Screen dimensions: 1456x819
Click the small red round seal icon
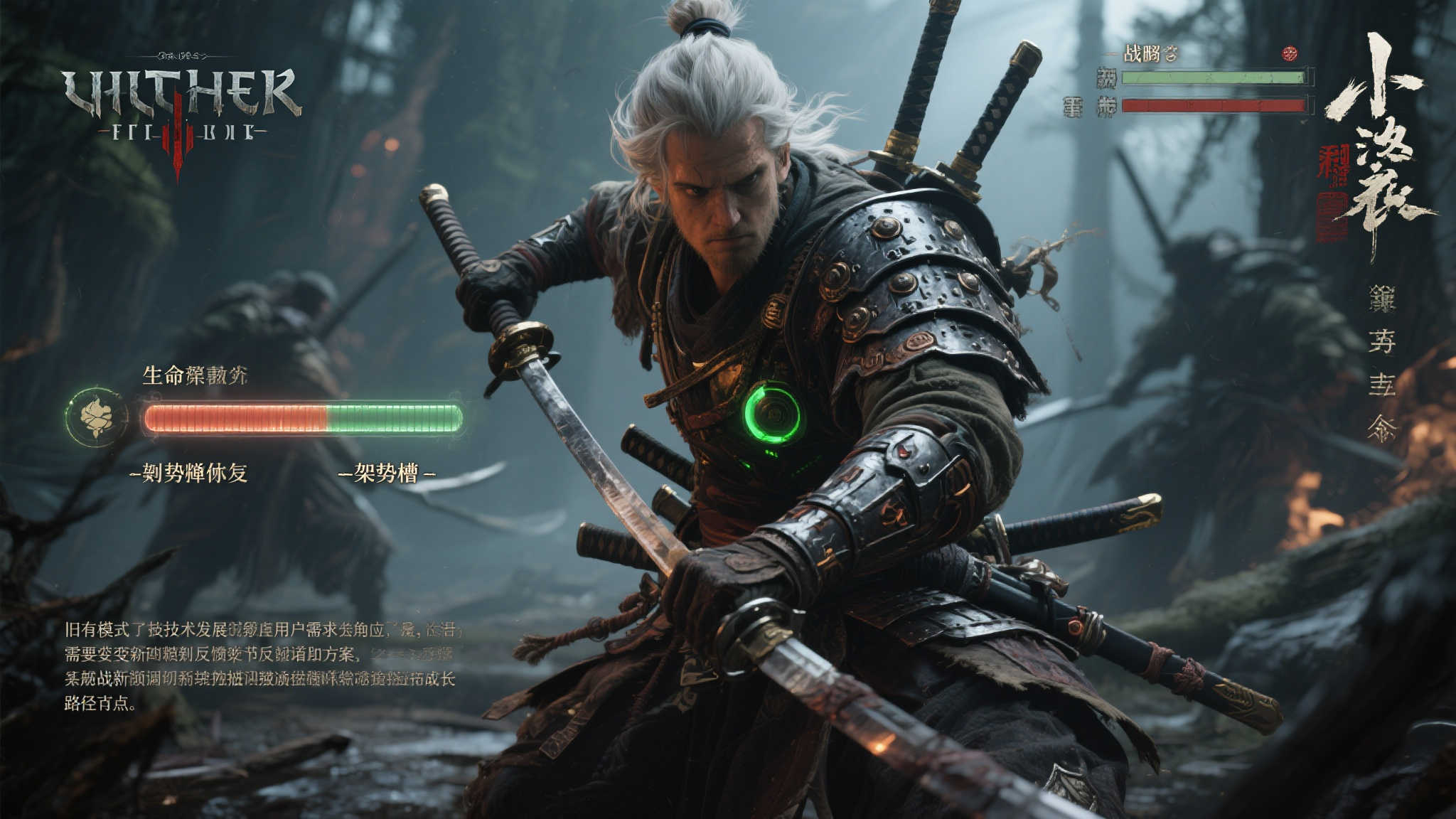pos(1290,53)
